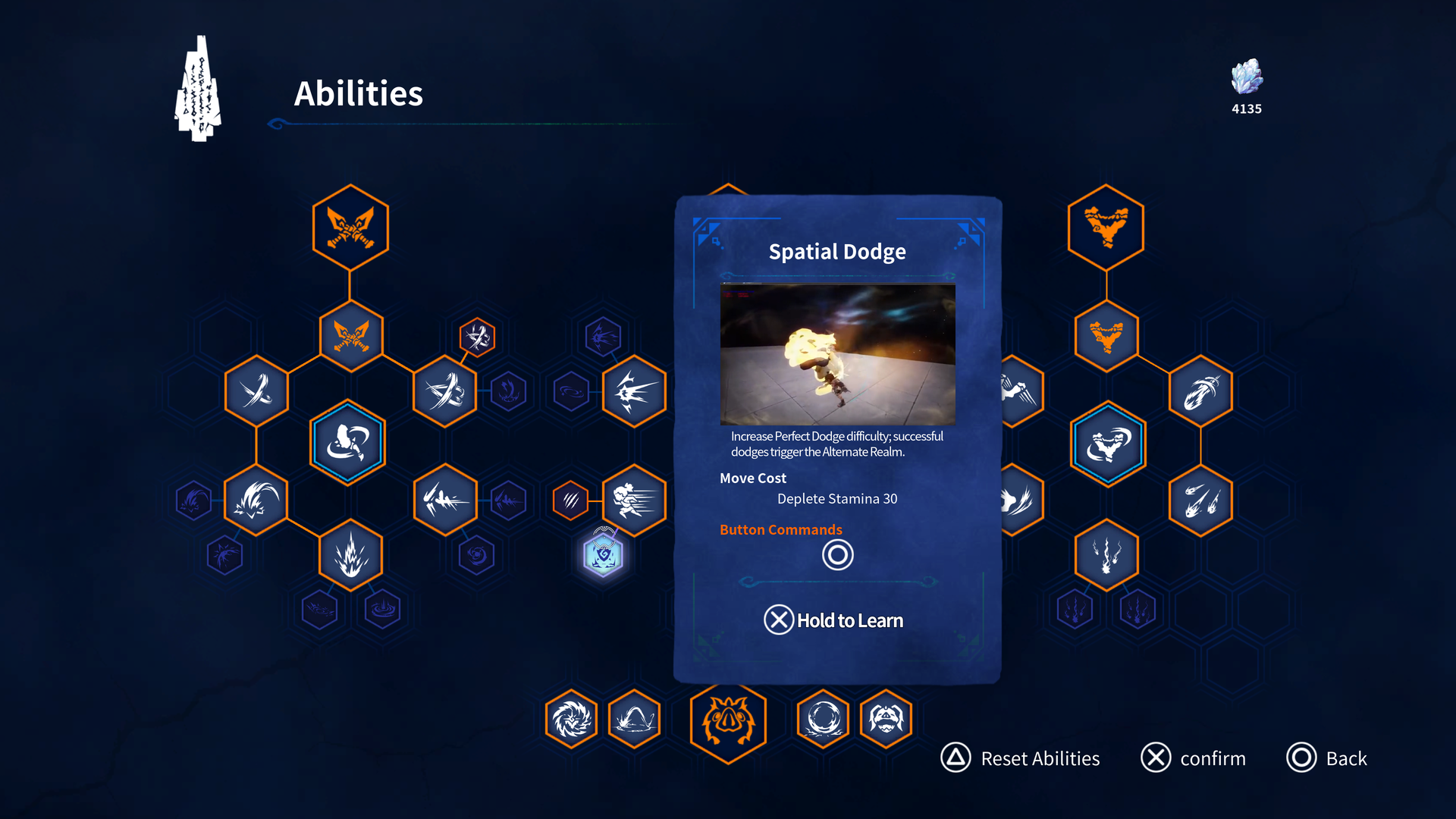This screenshot has height=819, width=1456.
Task: Choose the large orange beast face node
Action: pos(728,720)
